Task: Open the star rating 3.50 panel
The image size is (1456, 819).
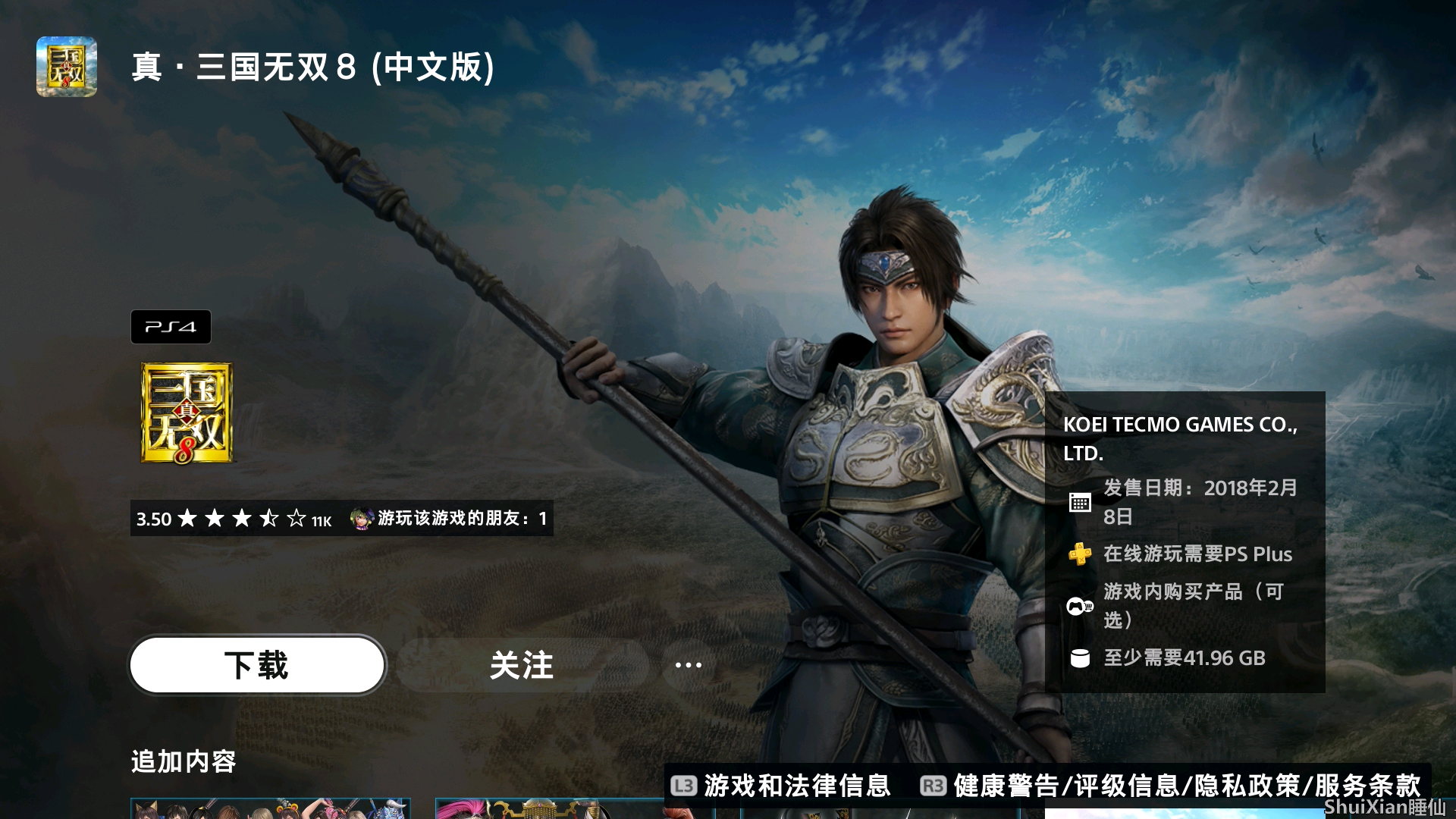Action: (x=234, y=519)
